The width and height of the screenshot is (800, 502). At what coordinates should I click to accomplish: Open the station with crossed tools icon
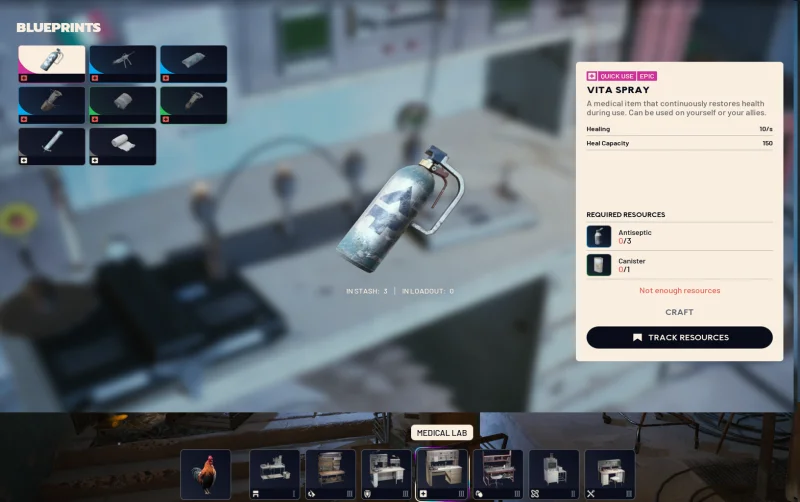point(610,473)
